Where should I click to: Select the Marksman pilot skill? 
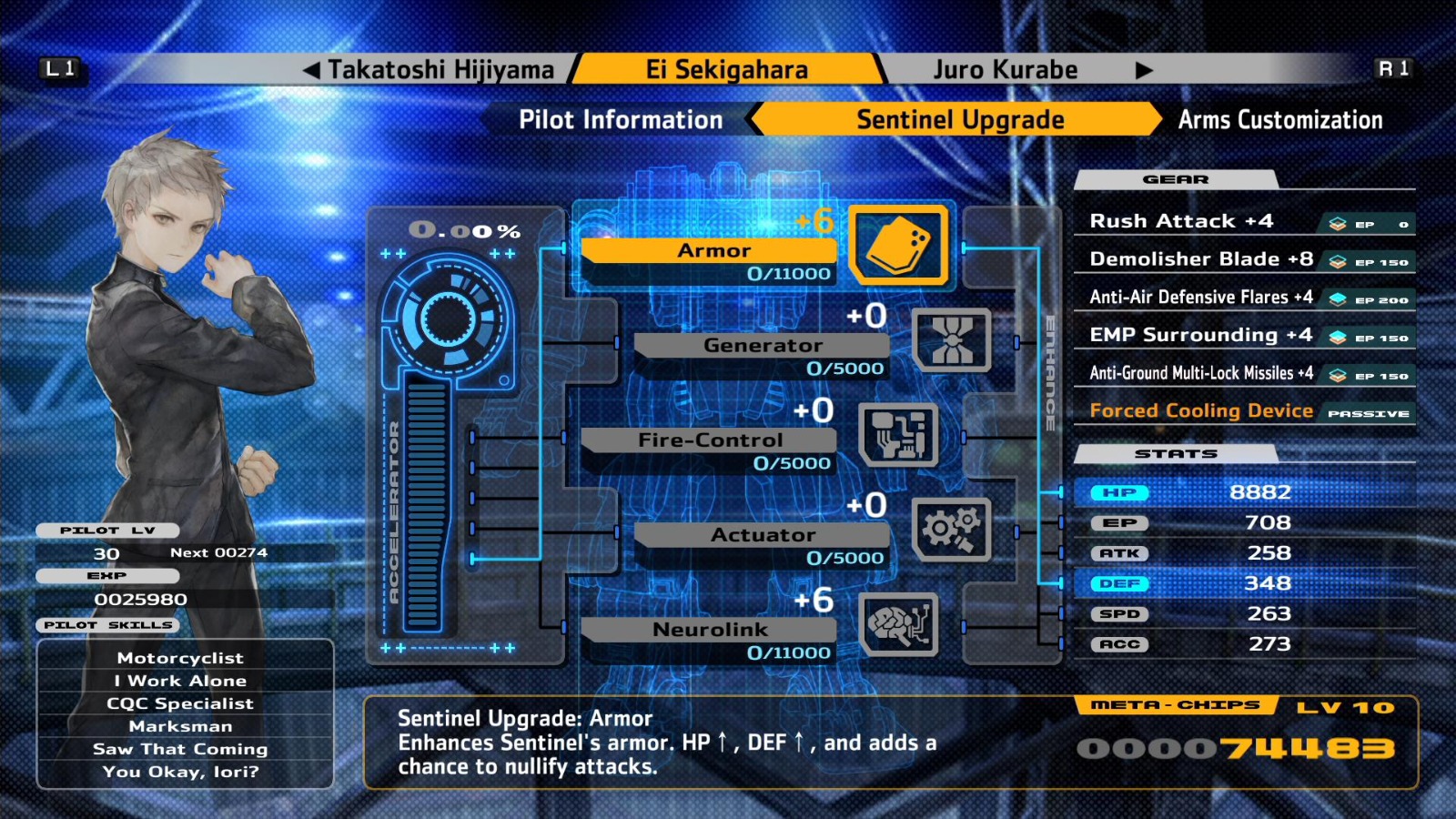179,725
